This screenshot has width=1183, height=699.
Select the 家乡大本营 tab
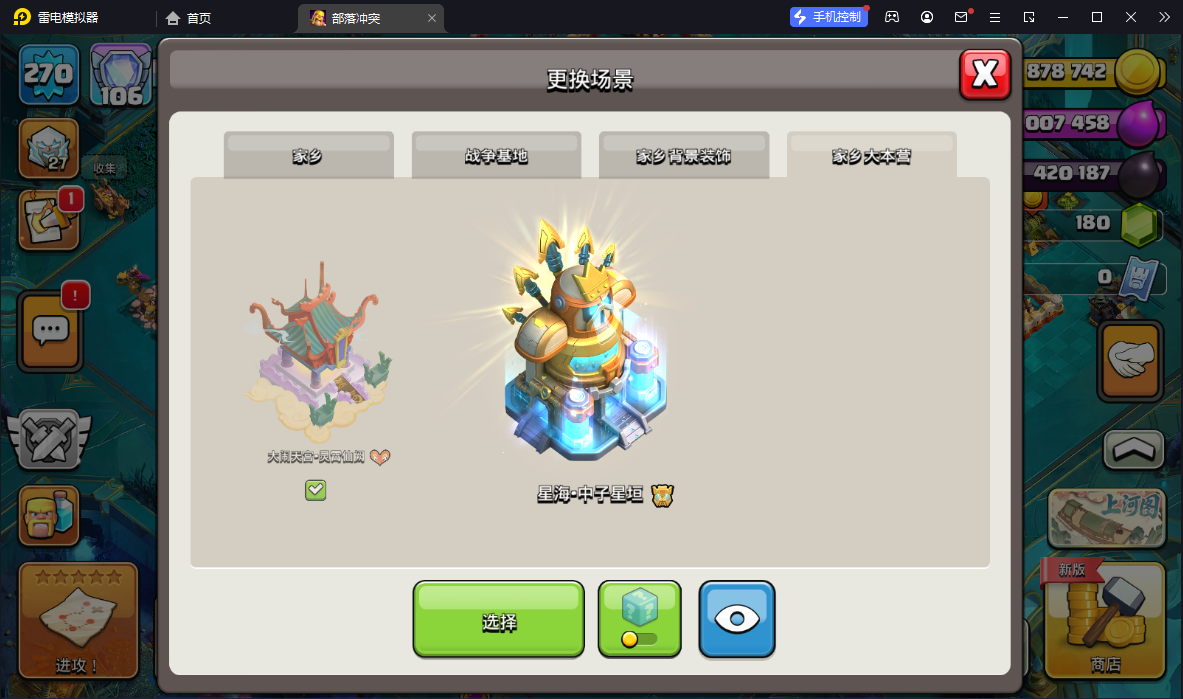pyautogui.click(x=871, y=155)
